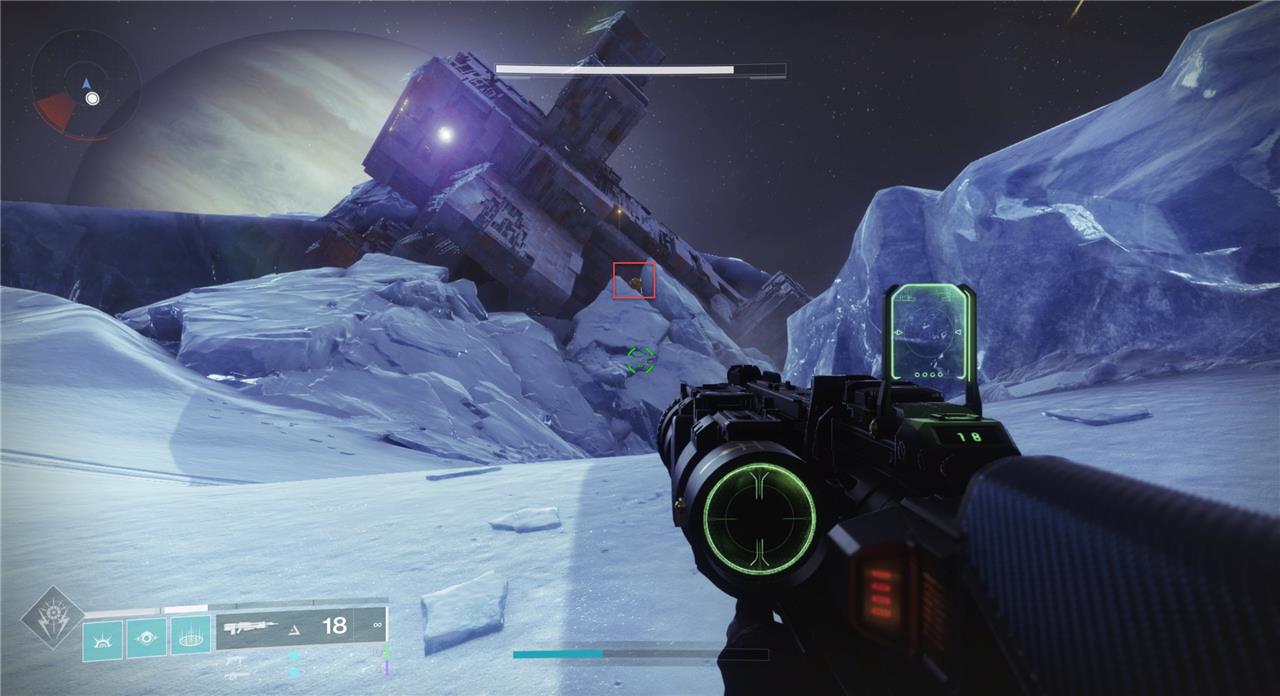This screenshot has height=696, width=1280.
Task: Select the grenade ability icon
Action: pyautogui.click(x=103, y=639)
